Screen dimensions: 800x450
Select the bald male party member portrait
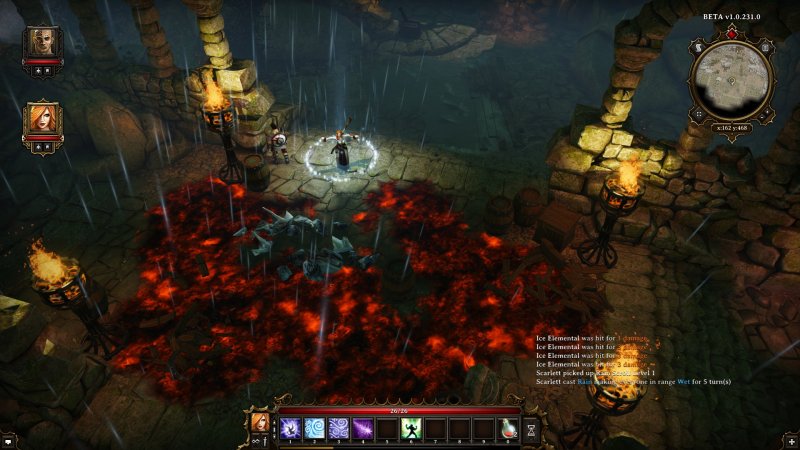tap(43, 44)
